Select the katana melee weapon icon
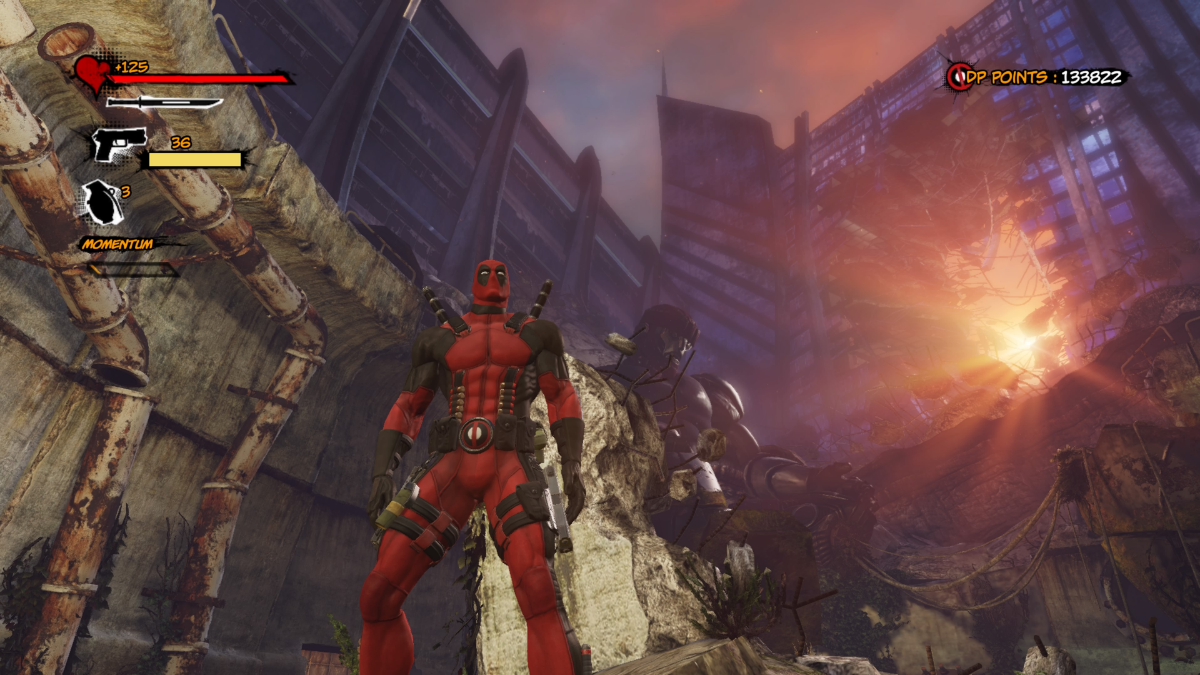Screen dimensions: 1200x675 point(164,102)
